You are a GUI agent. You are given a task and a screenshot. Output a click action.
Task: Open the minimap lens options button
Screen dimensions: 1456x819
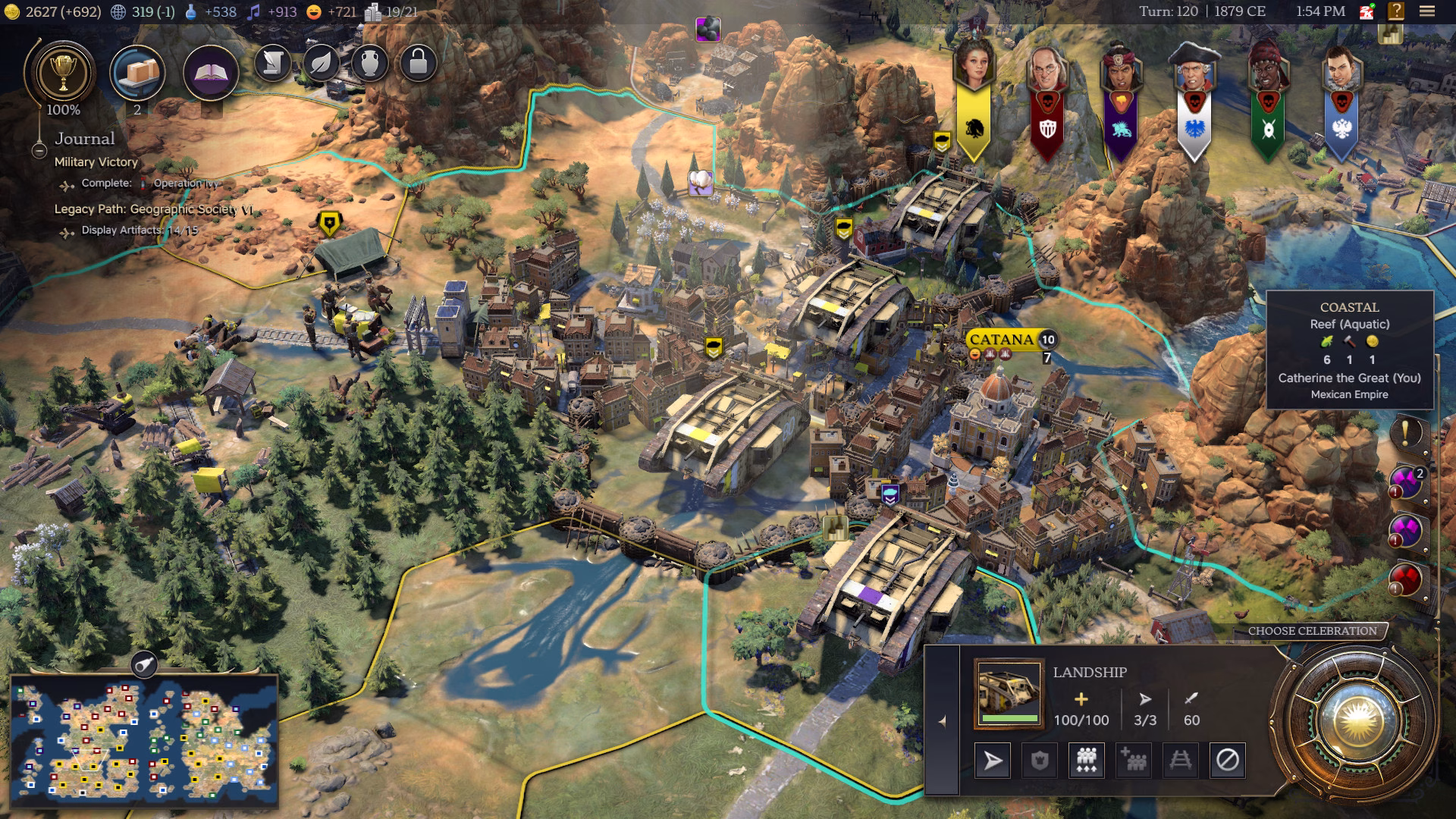coord(143,665)
